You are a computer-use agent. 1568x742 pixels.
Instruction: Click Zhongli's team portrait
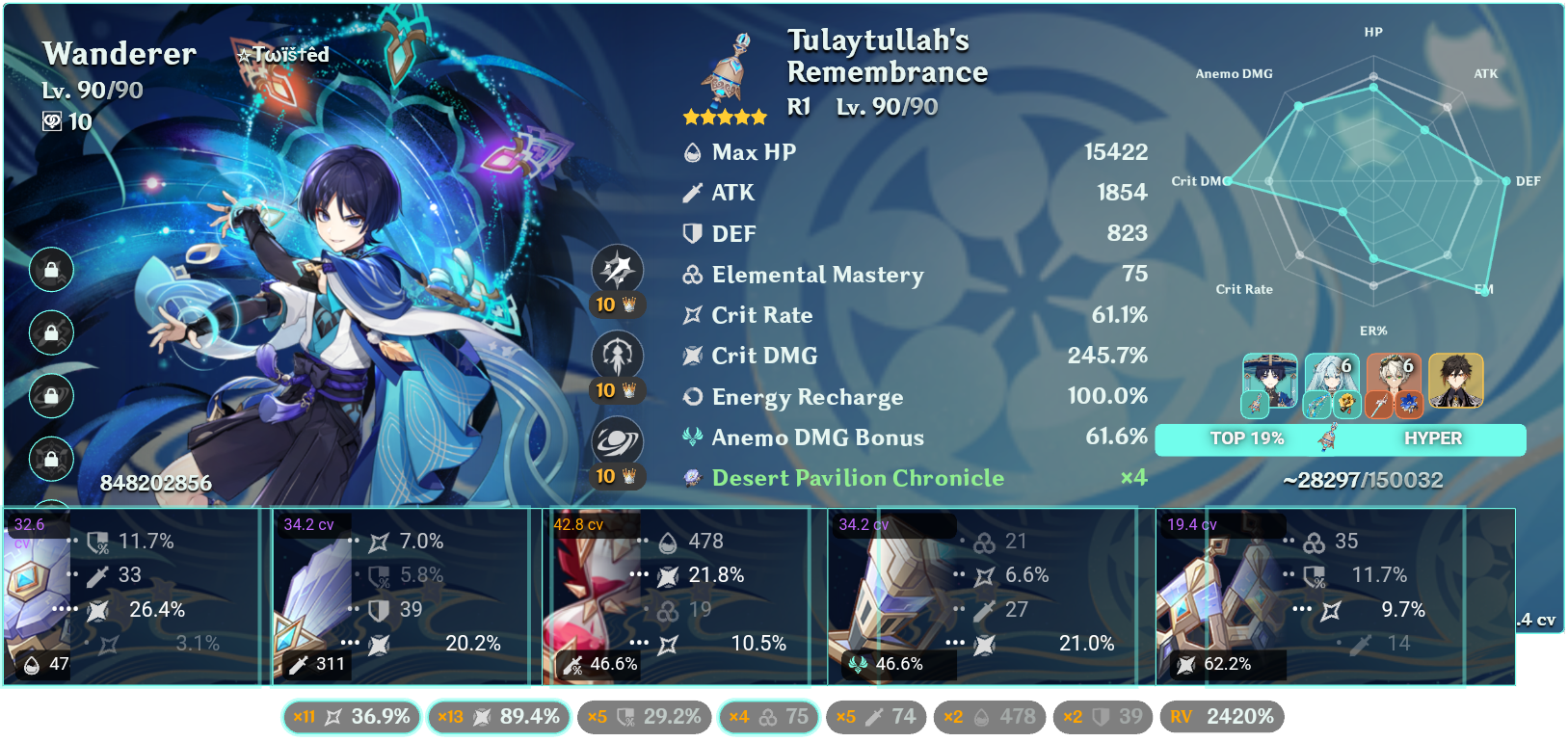(x=1455, y=383)
